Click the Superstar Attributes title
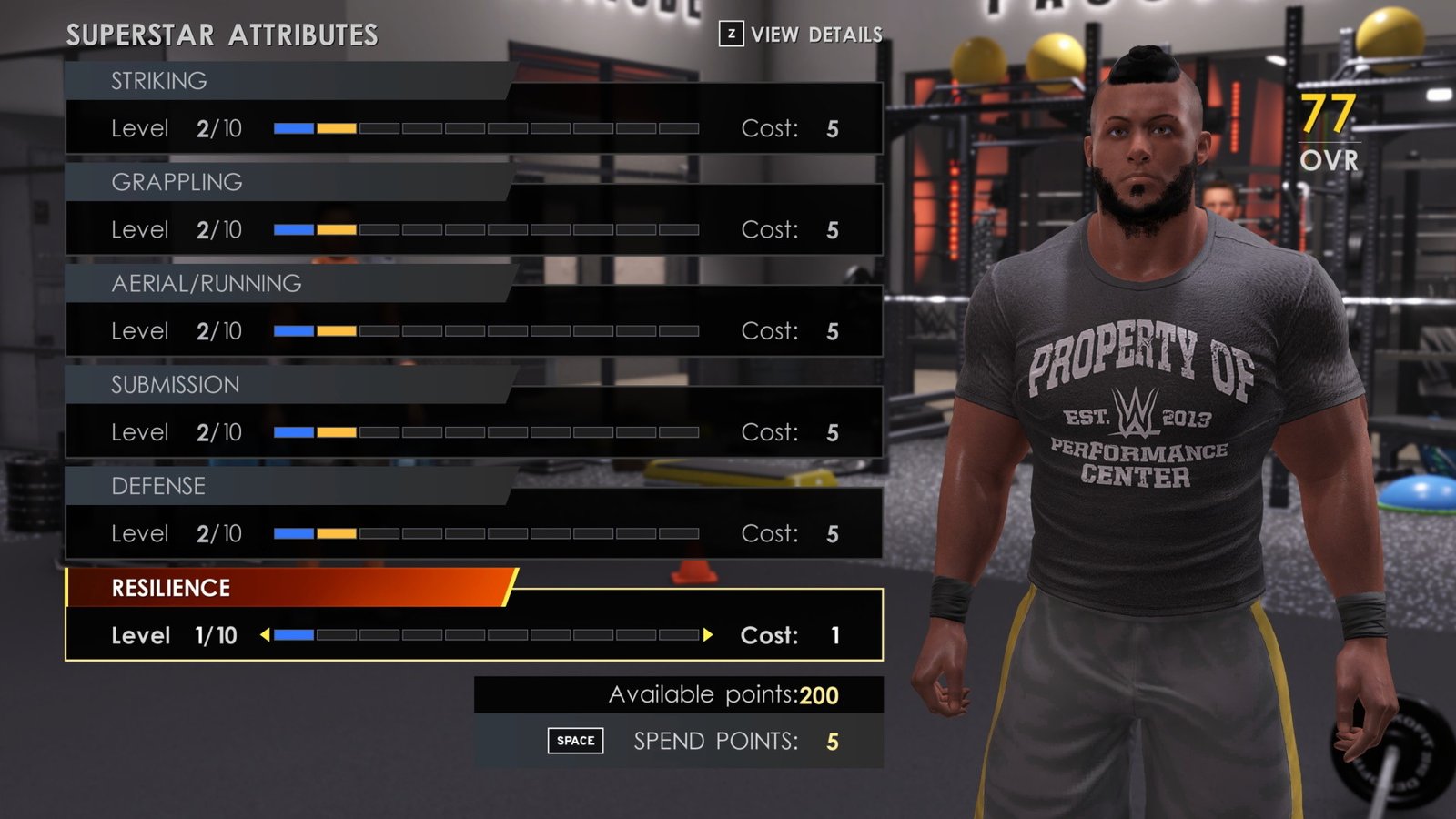 pyautogui.click(x=221, y=34)
